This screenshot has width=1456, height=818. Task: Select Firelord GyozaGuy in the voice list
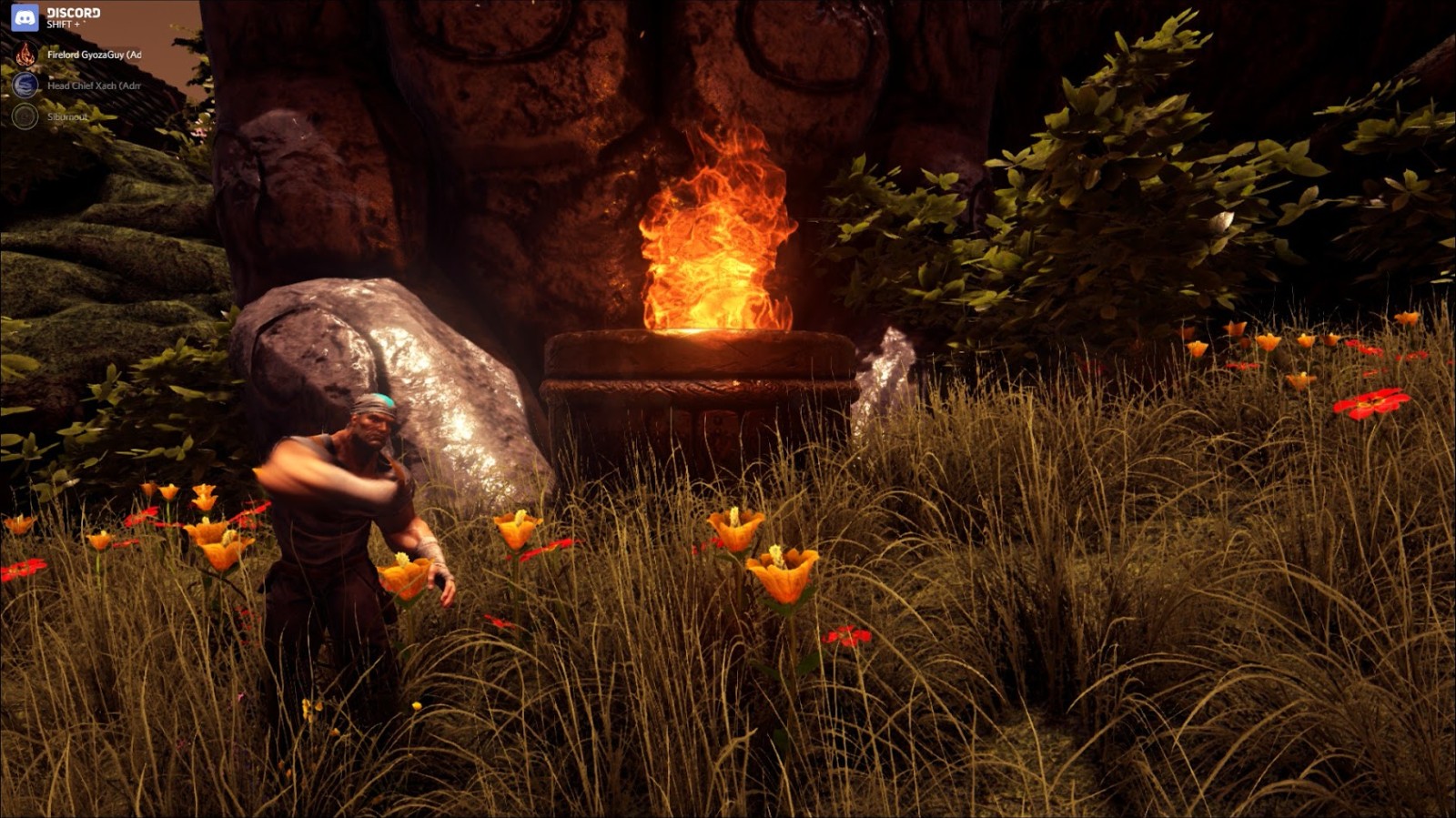click(93, 55)
